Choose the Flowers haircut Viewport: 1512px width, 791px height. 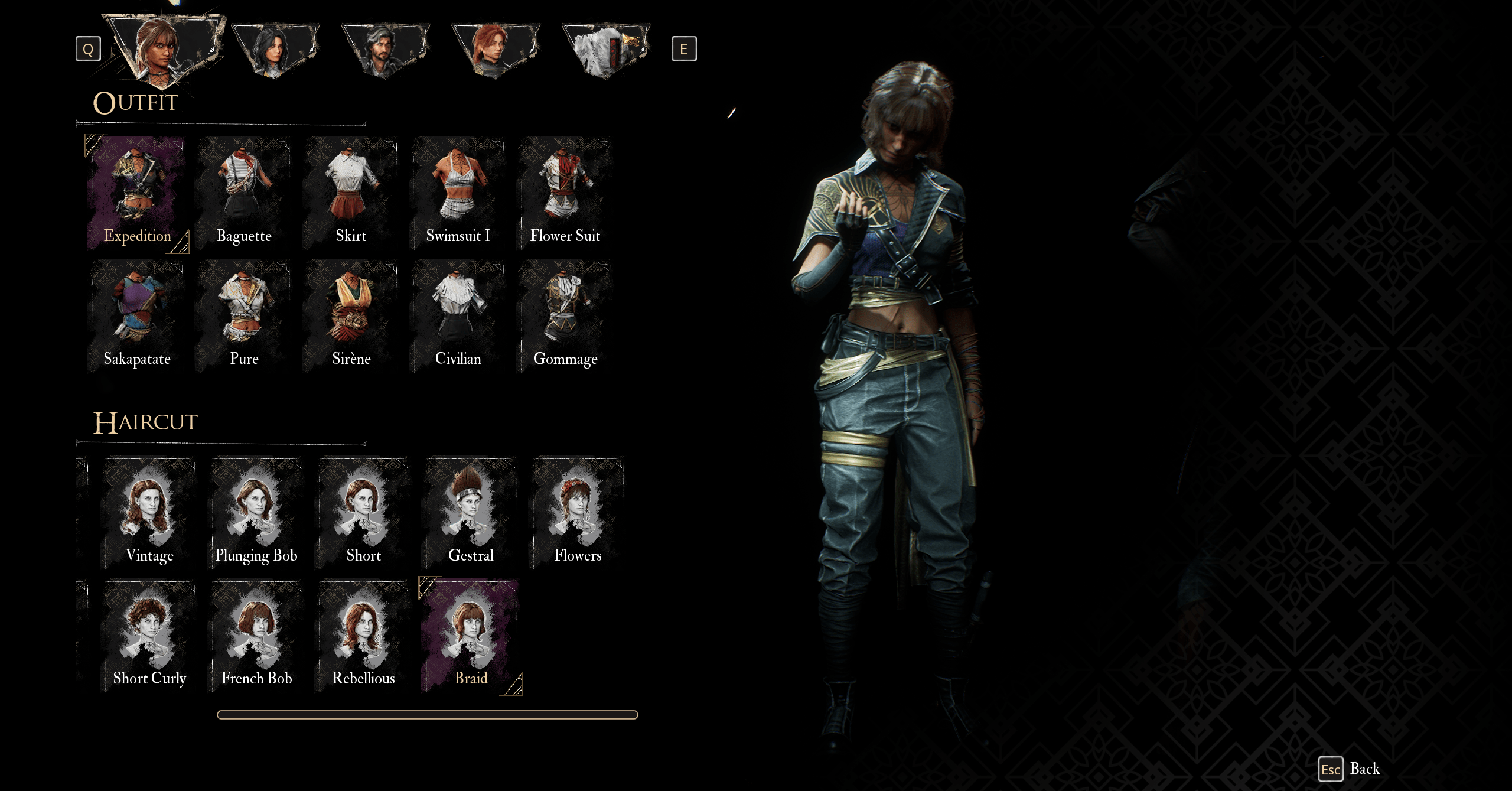click(577, 513)
